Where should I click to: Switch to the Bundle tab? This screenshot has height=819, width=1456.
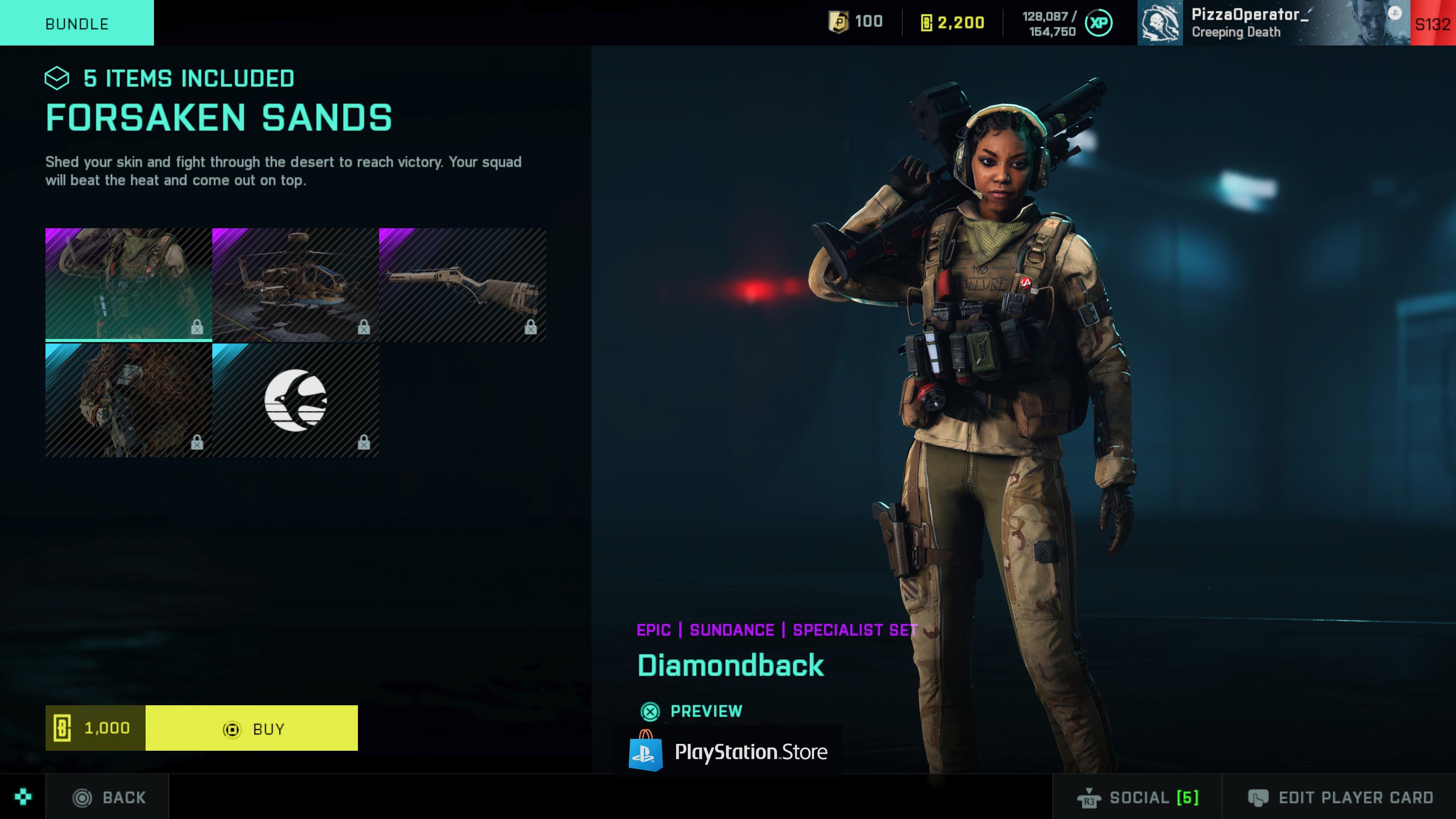pyautogui.click(x=76, y=23)
